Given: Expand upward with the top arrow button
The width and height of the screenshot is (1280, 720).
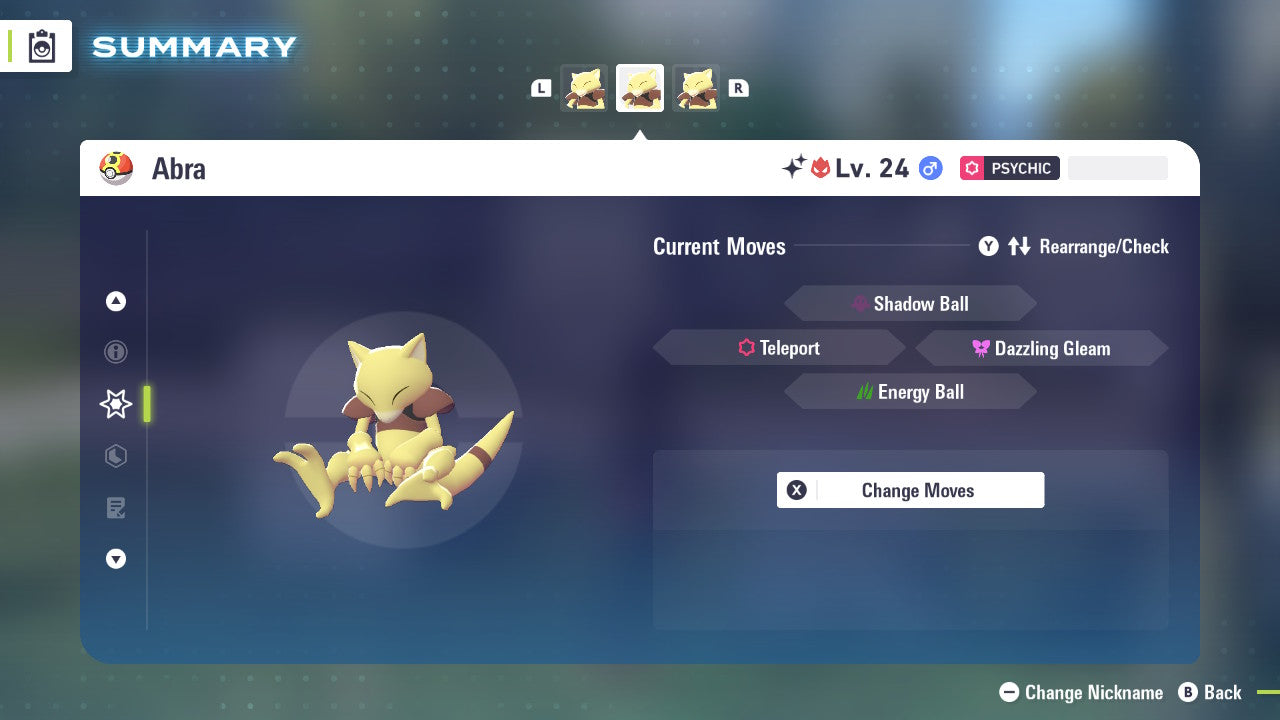Looking at the screenshot, I should 116,301.
